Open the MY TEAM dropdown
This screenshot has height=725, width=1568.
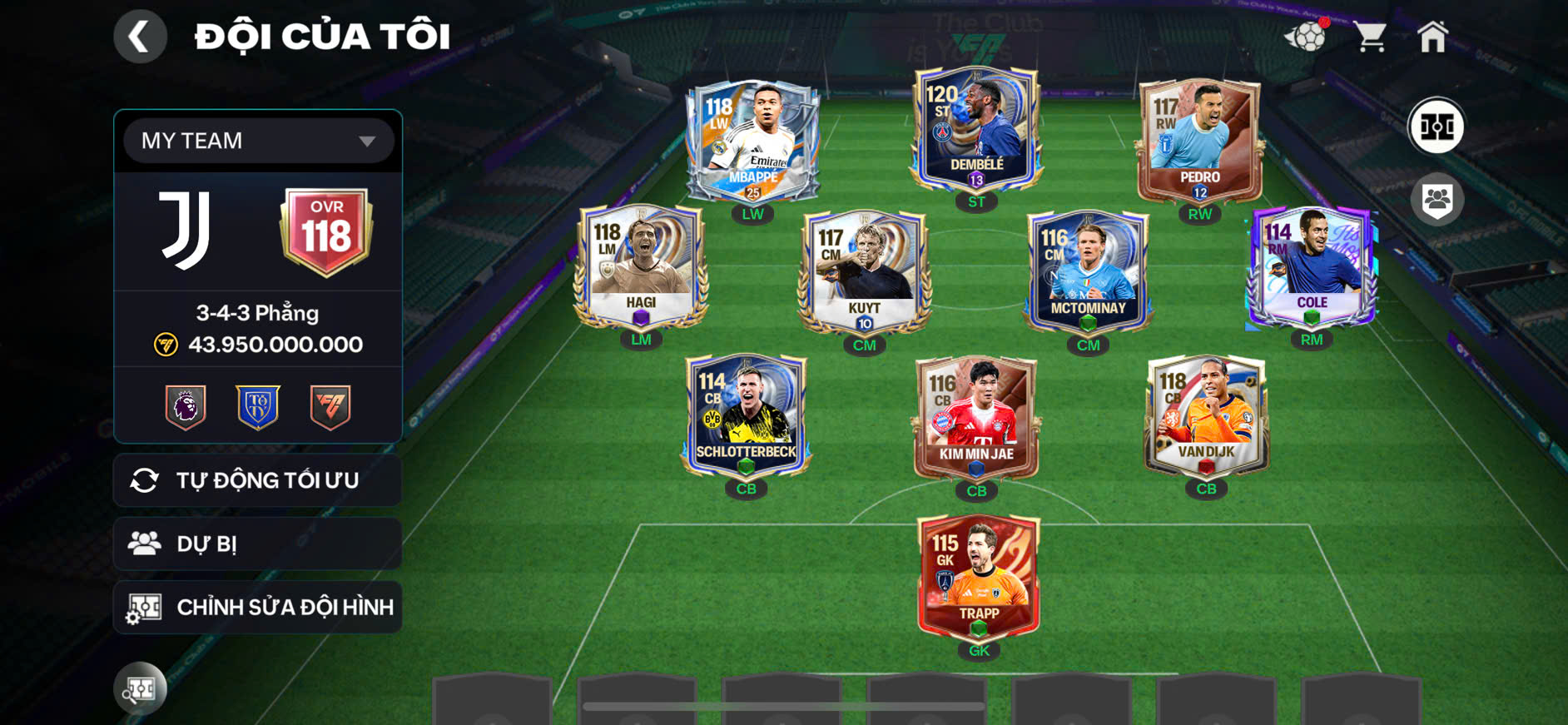coord(258,141)
